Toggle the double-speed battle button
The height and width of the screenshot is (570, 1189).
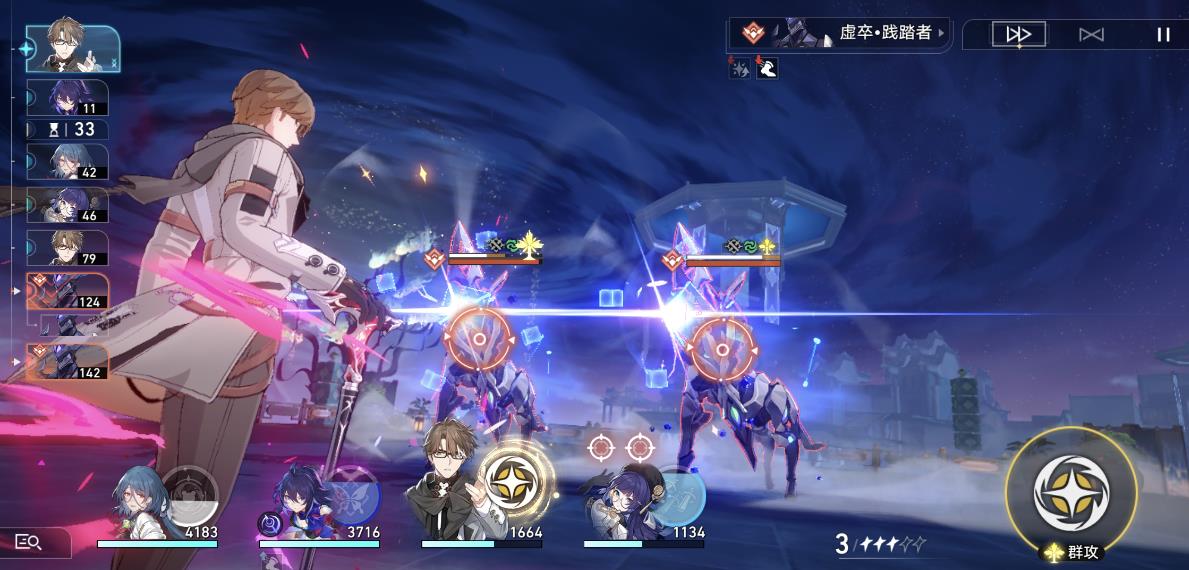tap(1018, 35)
